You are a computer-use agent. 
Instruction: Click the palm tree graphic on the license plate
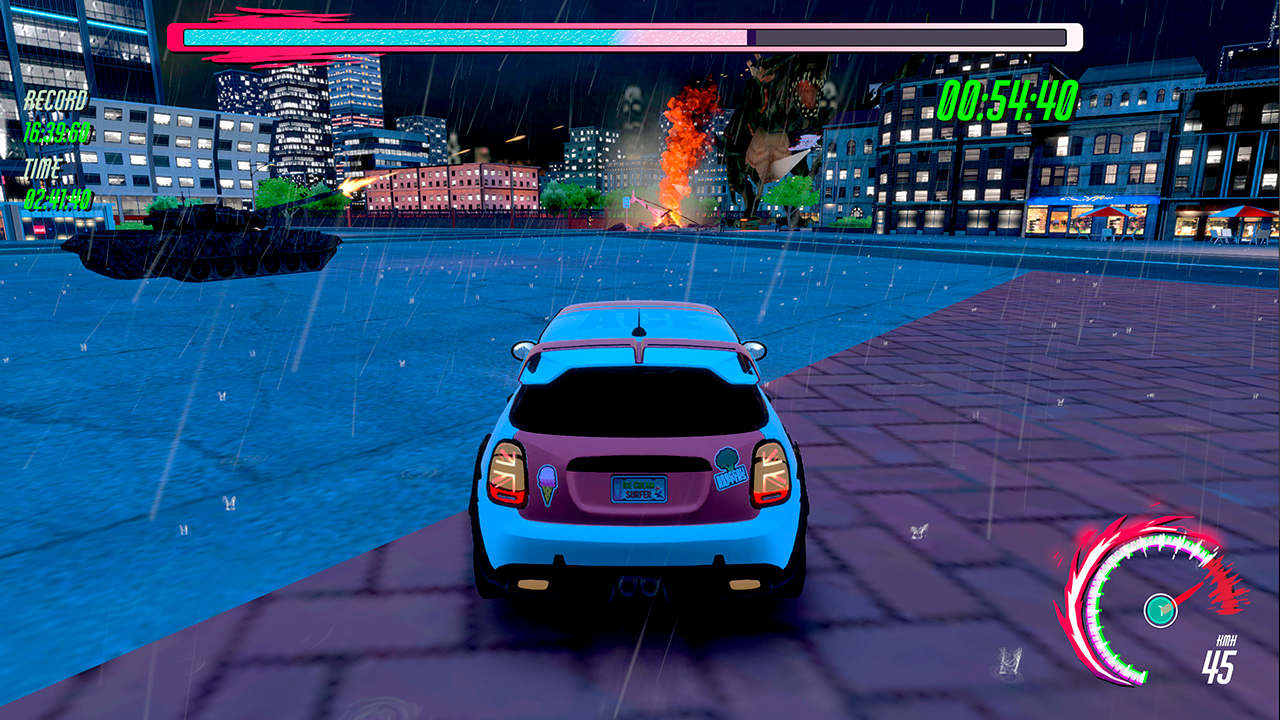point(659,490)
